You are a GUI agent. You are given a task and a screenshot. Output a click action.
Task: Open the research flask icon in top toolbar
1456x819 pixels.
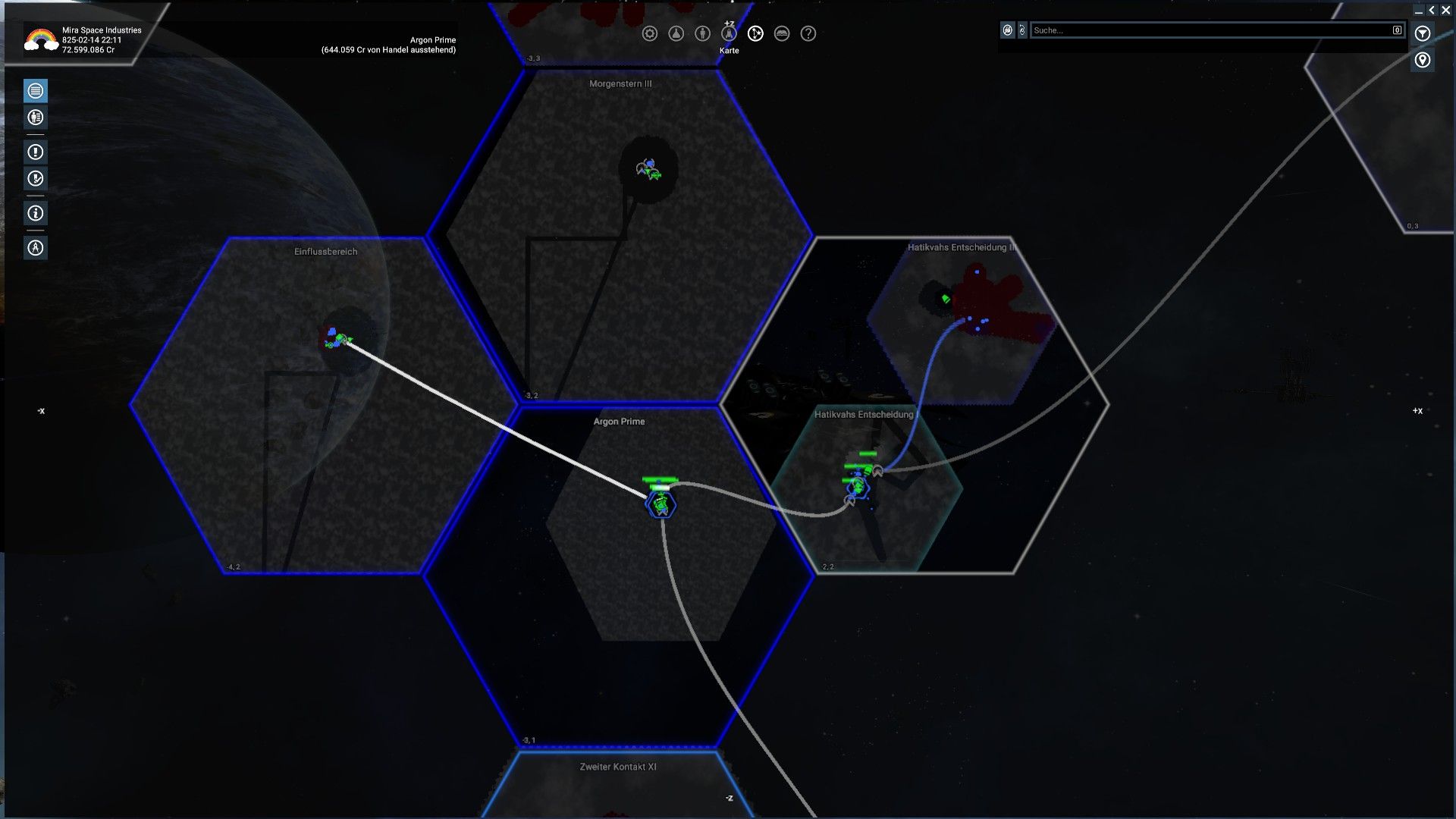[x=677, y=34]
